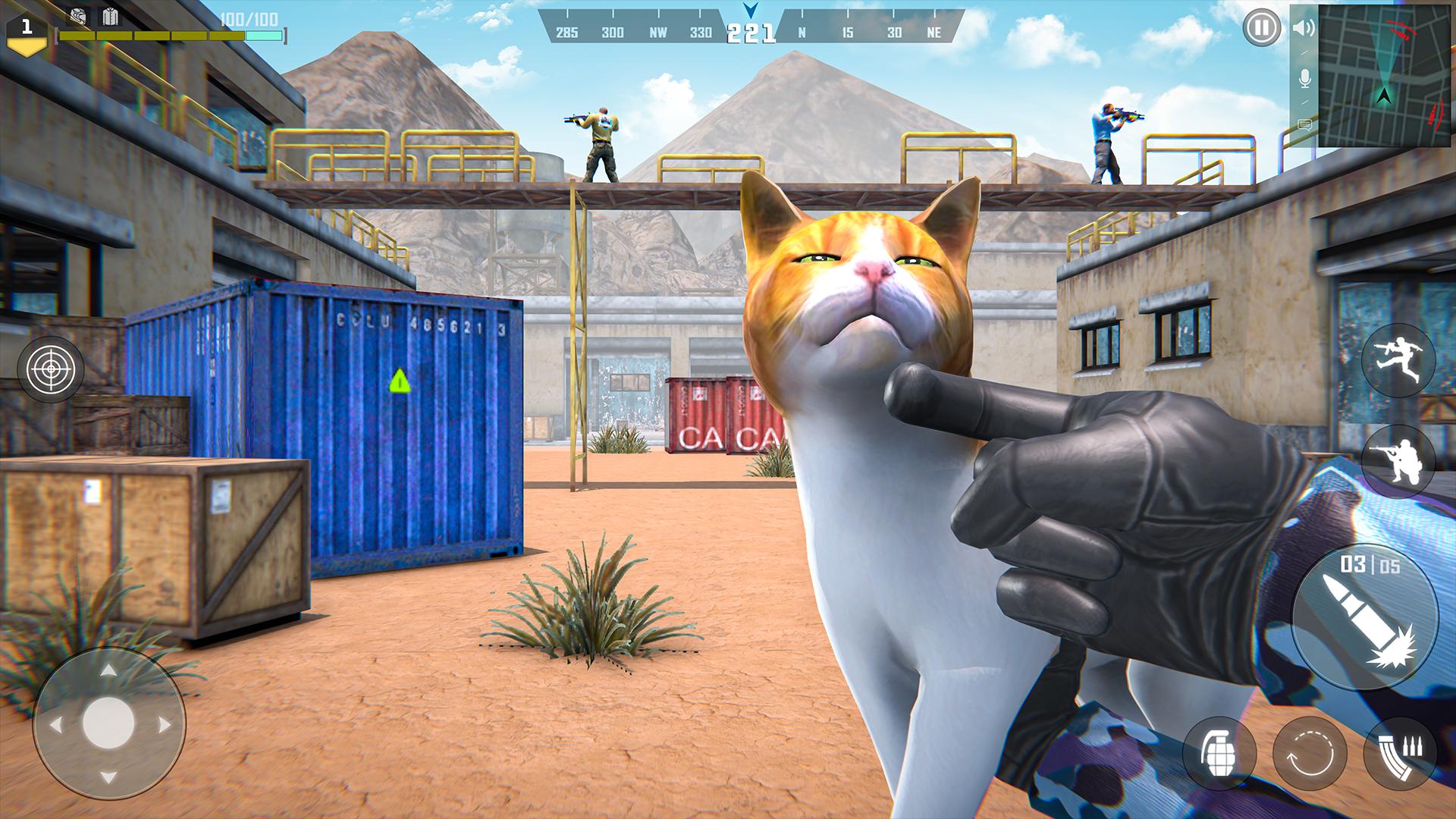Tap the crosshair aim button
This screenshot has height=819, width=1456.
tap(51, 369)
